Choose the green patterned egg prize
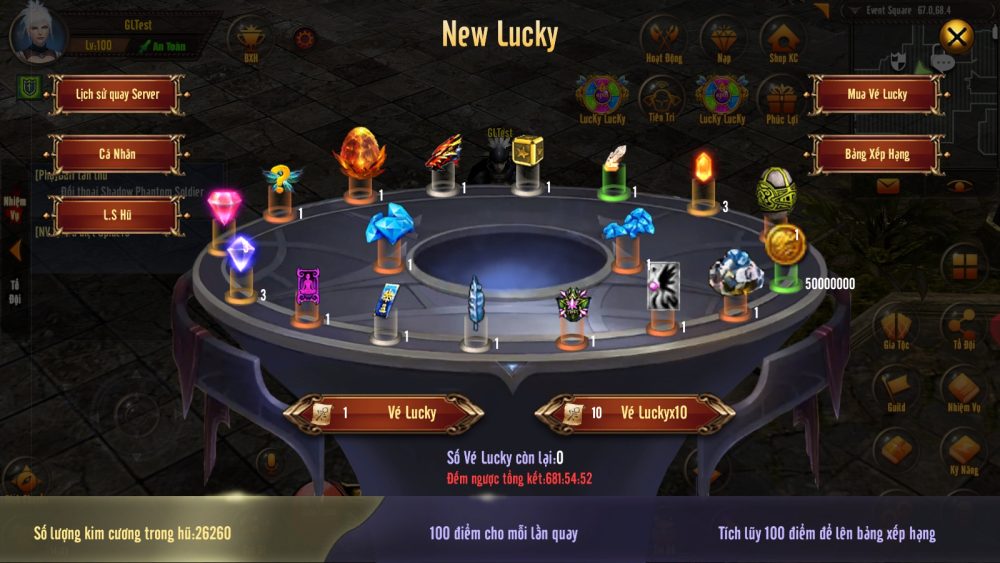Image resolution: width=1000 pixels, height=563 pixels. click(x=774, y=188)
